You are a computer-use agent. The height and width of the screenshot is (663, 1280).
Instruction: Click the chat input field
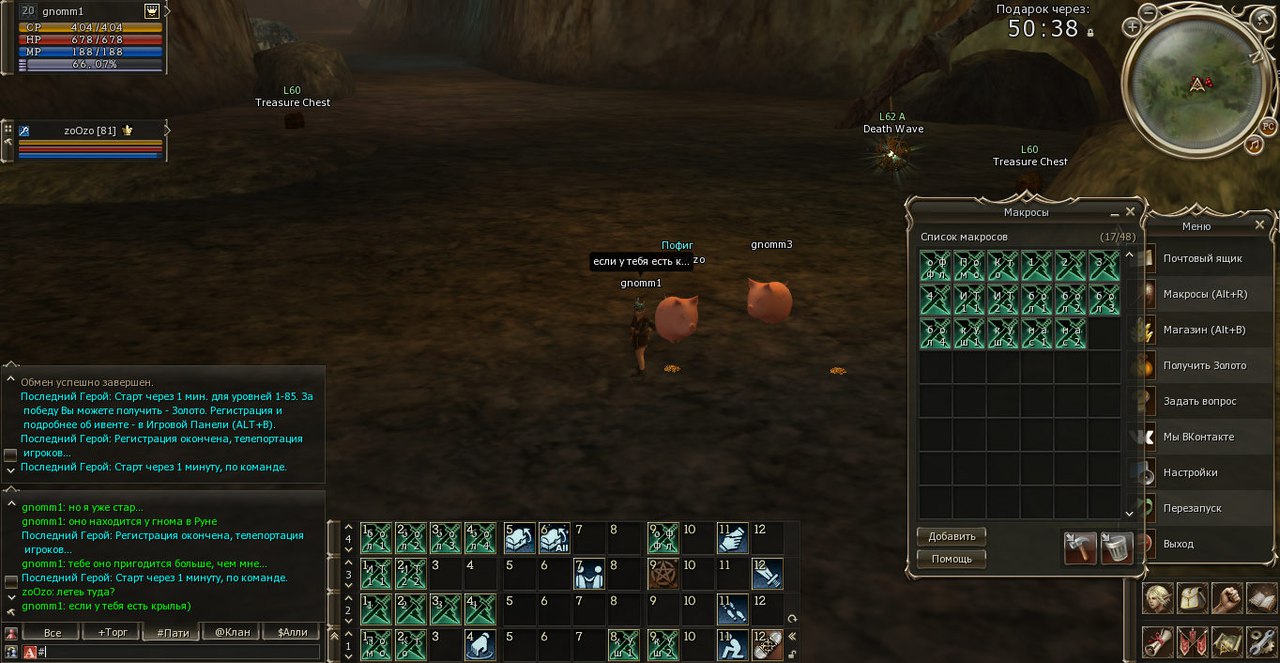(x=180, y=652)
